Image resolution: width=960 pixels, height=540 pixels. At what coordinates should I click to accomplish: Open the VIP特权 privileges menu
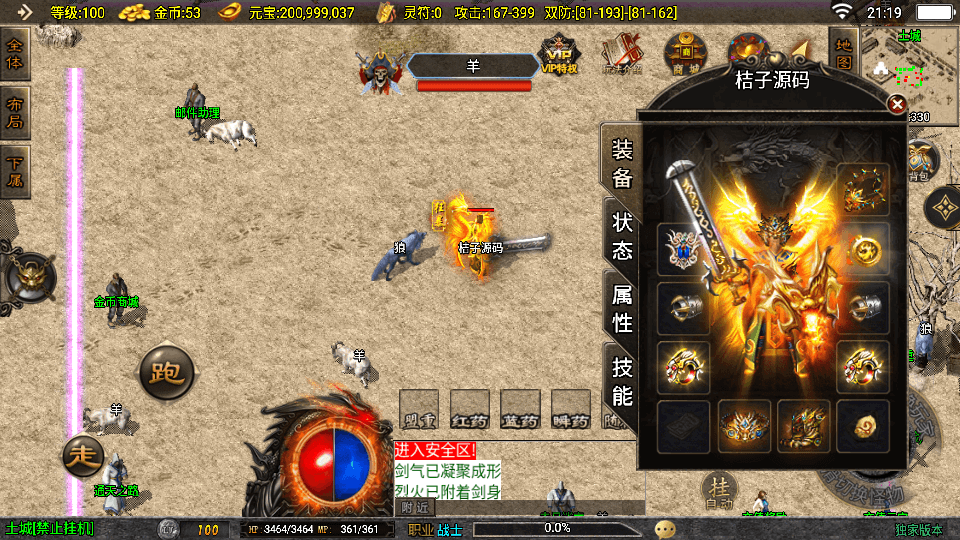pyautogui.click(x=559, y=54)
